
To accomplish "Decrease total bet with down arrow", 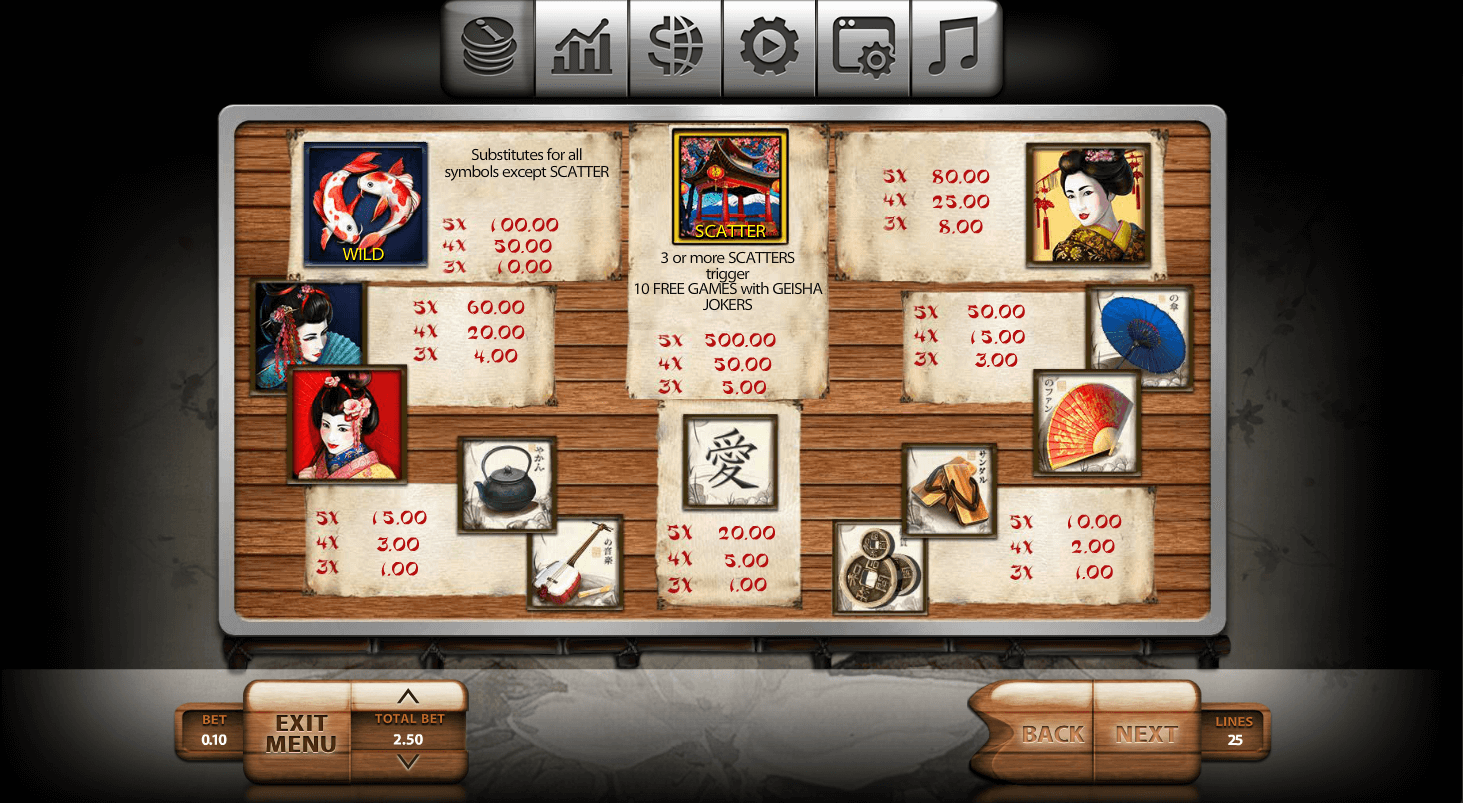I will coord(409,763).
